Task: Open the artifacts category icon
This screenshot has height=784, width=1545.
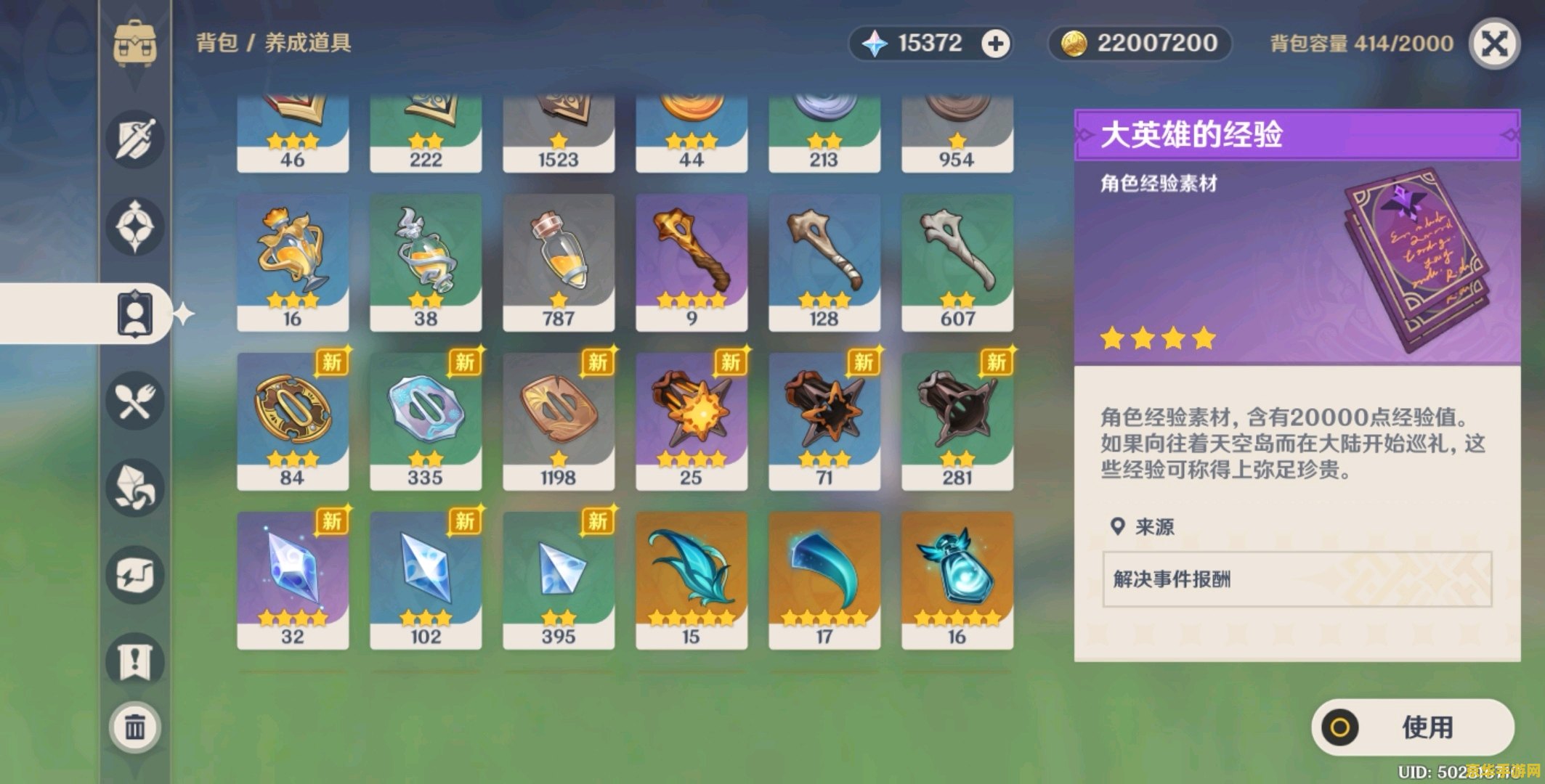Action: point(134,221)
